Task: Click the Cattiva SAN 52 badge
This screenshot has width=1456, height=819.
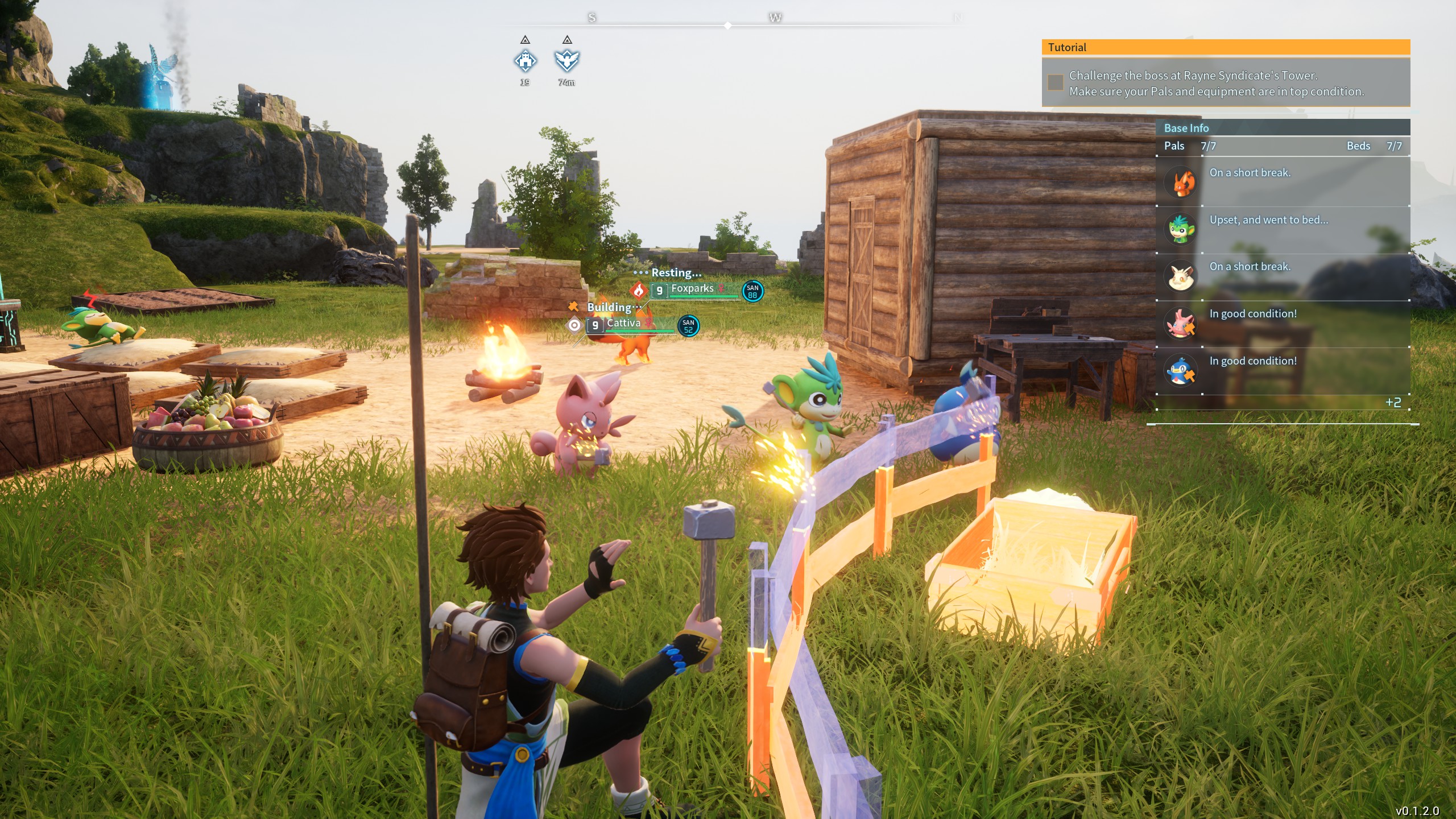Action: point(688,326)
